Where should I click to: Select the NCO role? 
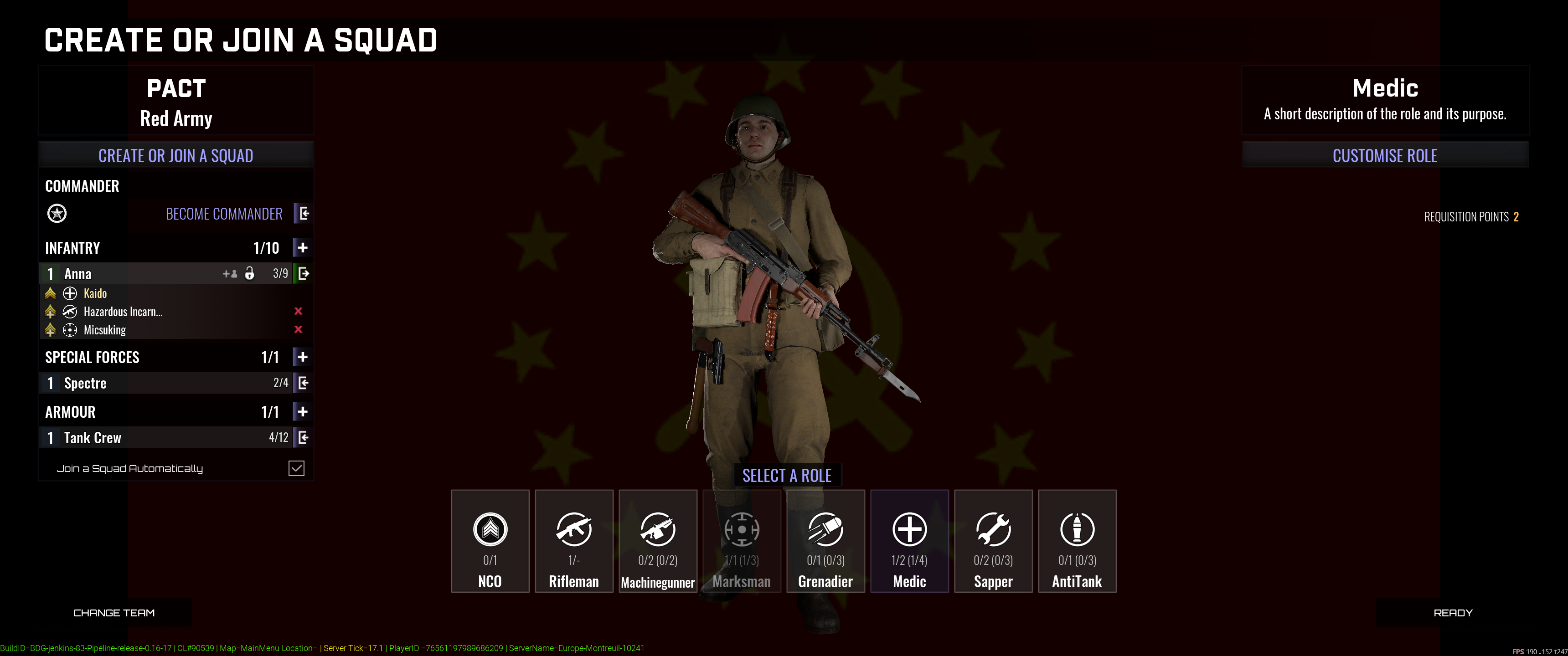(x=490, y=541)
